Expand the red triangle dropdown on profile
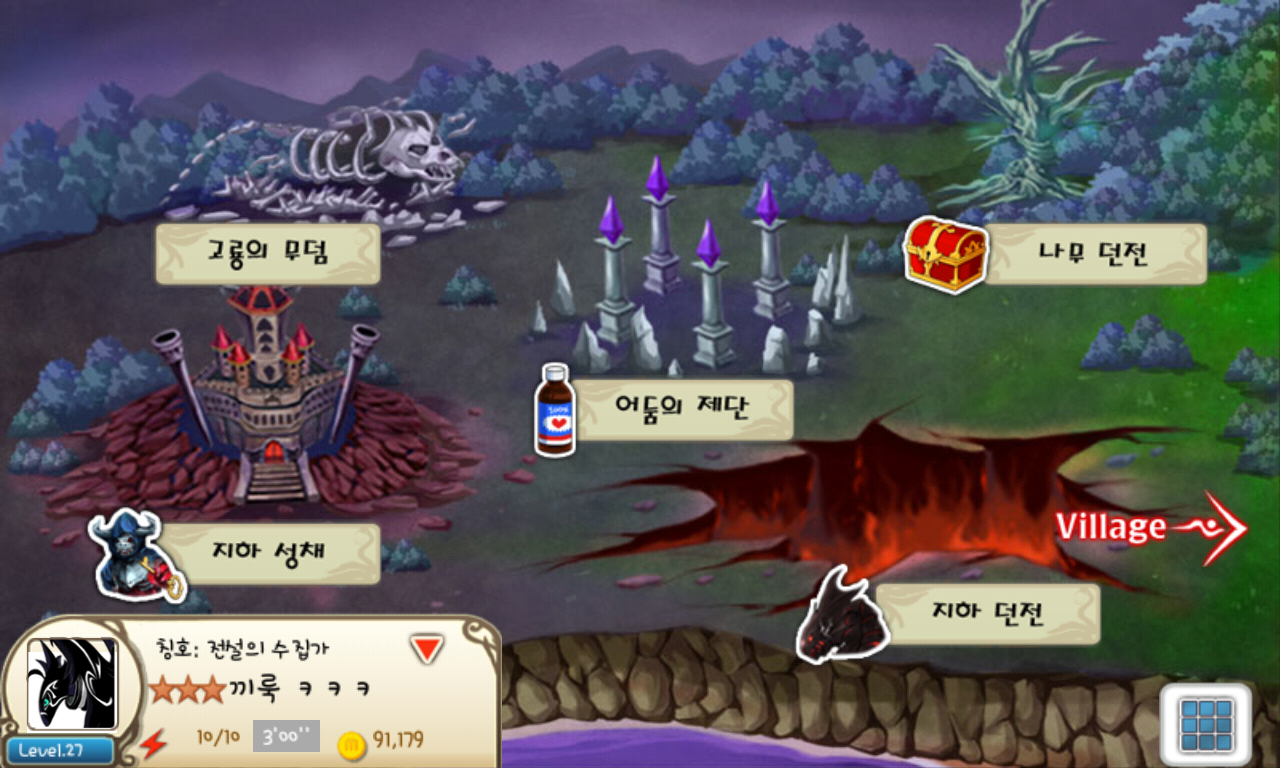Screen dimensions: 1280x768 427,650
